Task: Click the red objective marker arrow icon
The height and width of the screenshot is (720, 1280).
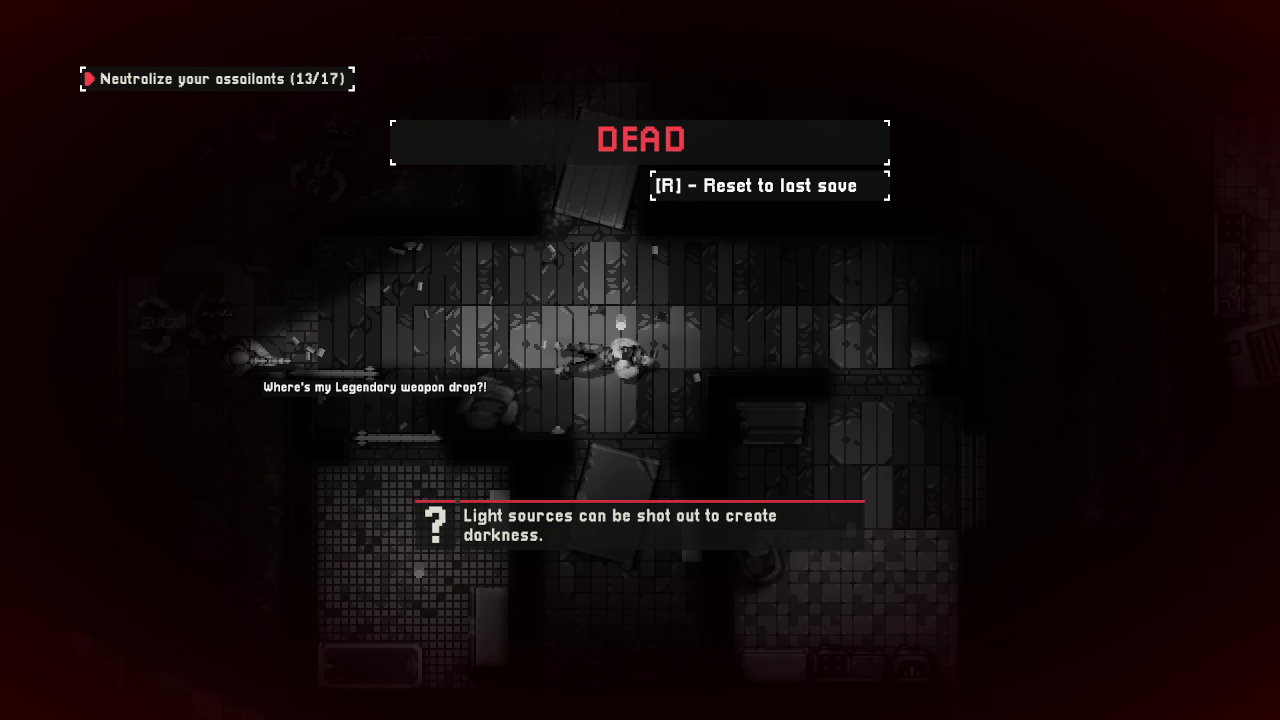Action: tap(89, 79)
